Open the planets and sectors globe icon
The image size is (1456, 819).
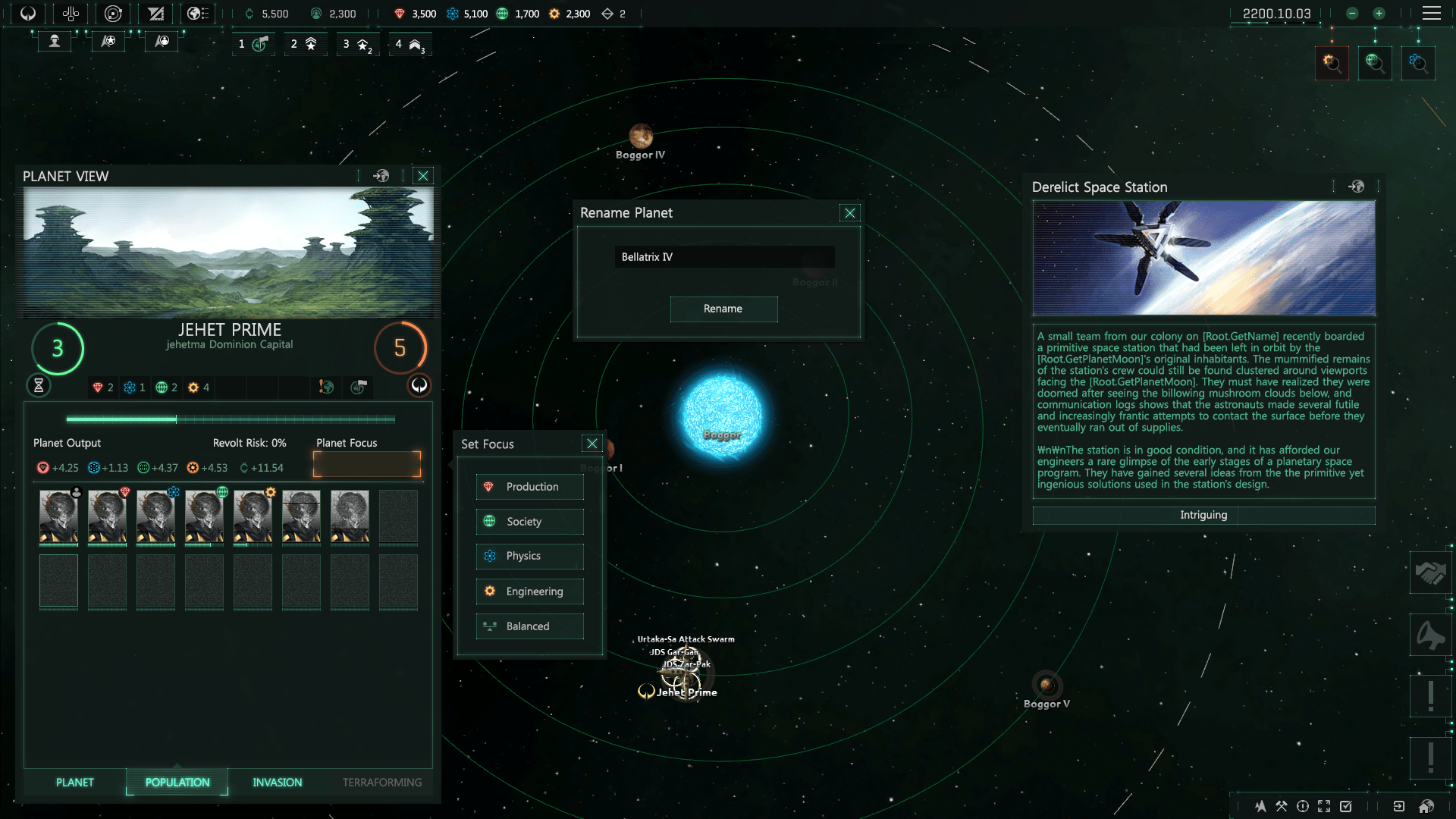[199, 13]
